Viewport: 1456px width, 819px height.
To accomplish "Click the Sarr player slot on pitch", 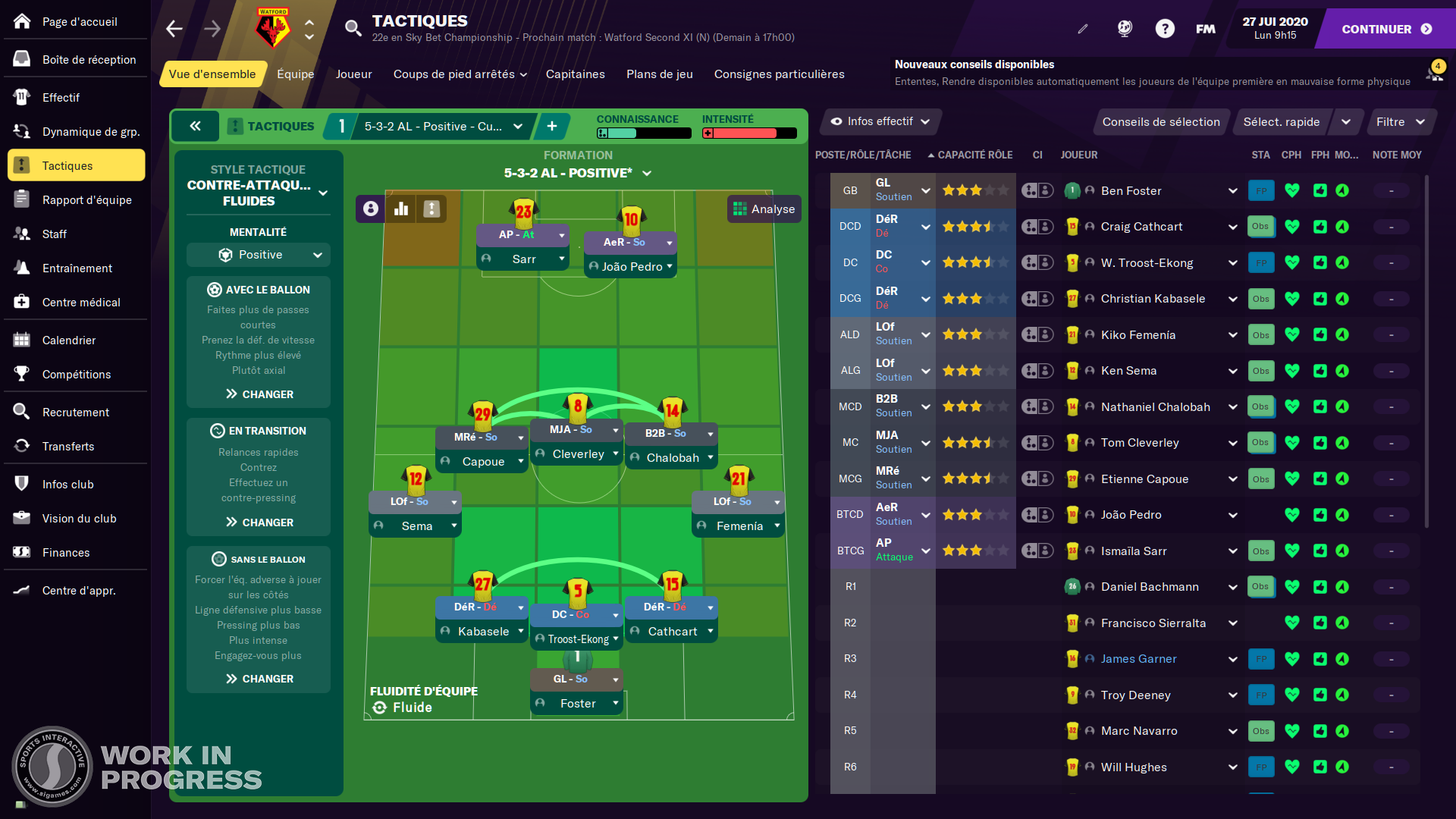I will pos(523,259).
